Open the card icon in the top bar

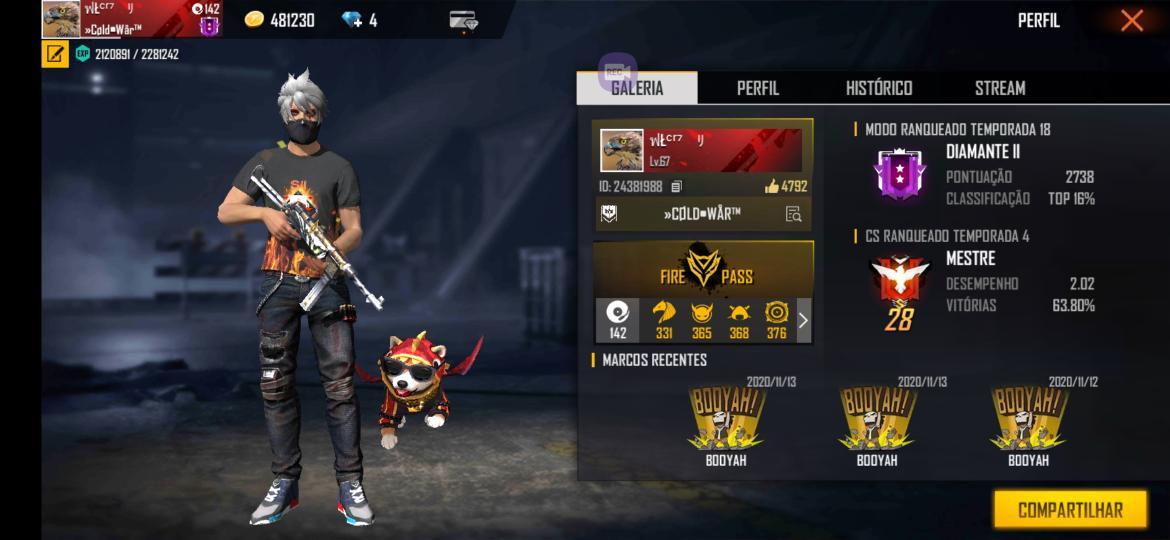click(463, 20)
